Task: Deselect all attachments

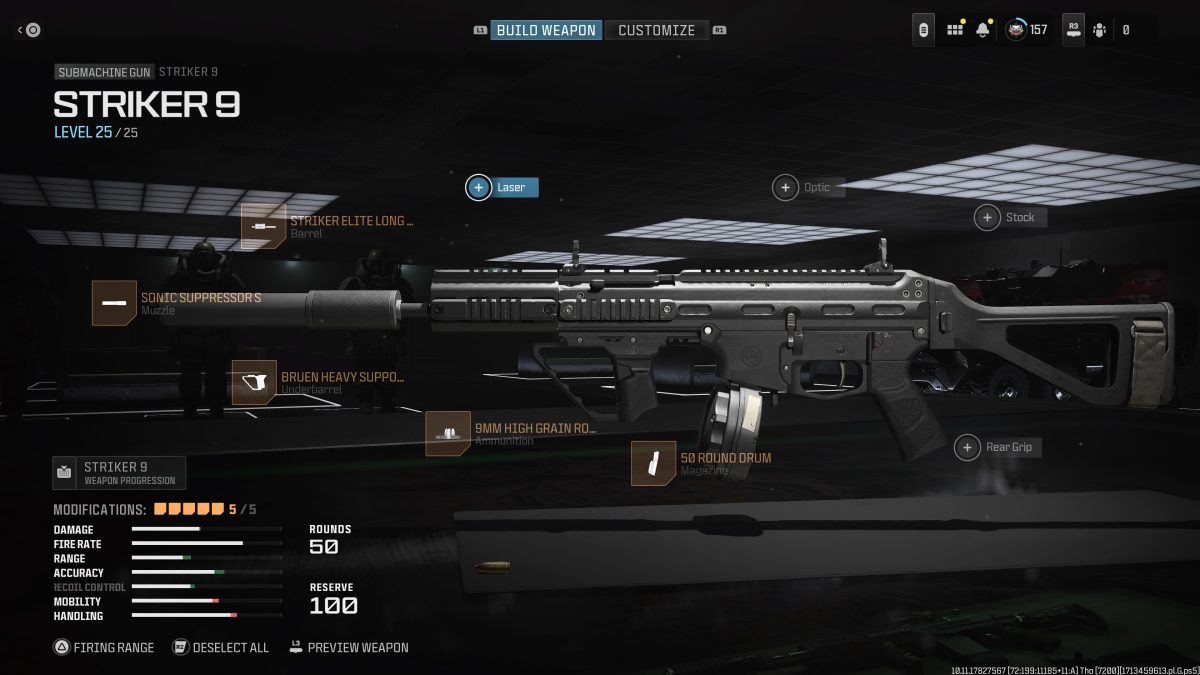Action: coord(221,647)
